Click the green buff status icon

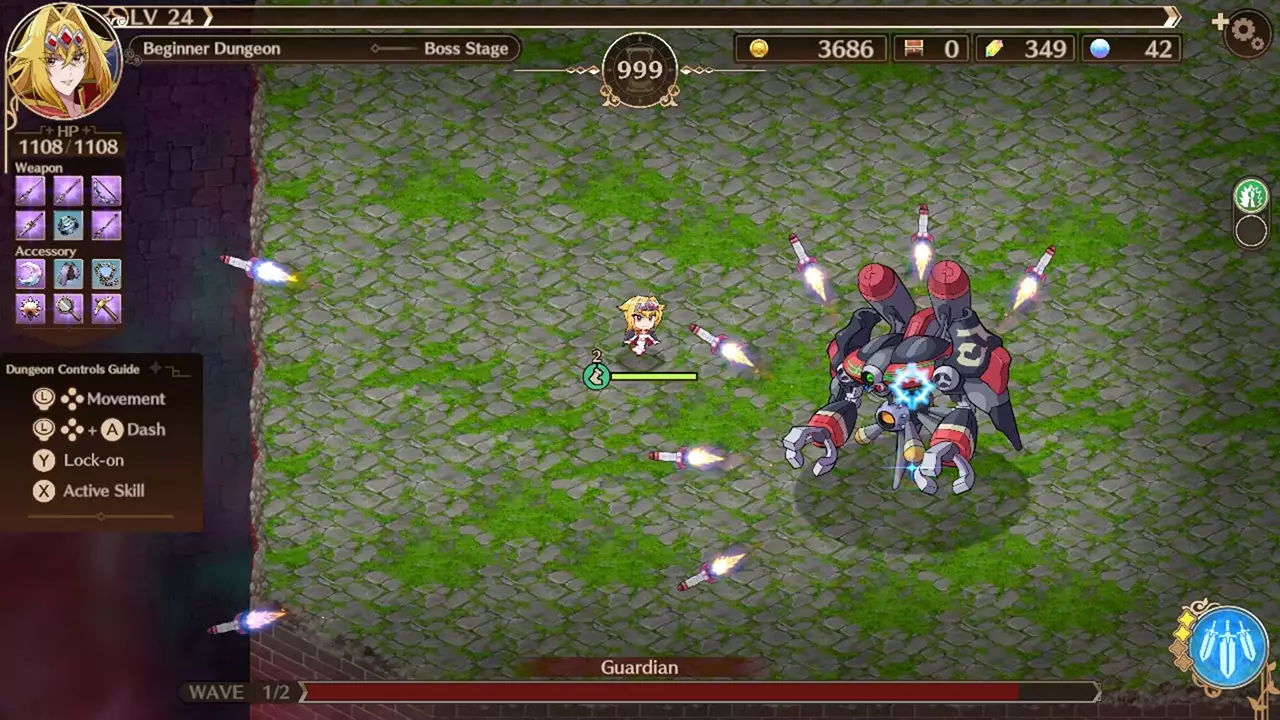[x=1249, y=195]
